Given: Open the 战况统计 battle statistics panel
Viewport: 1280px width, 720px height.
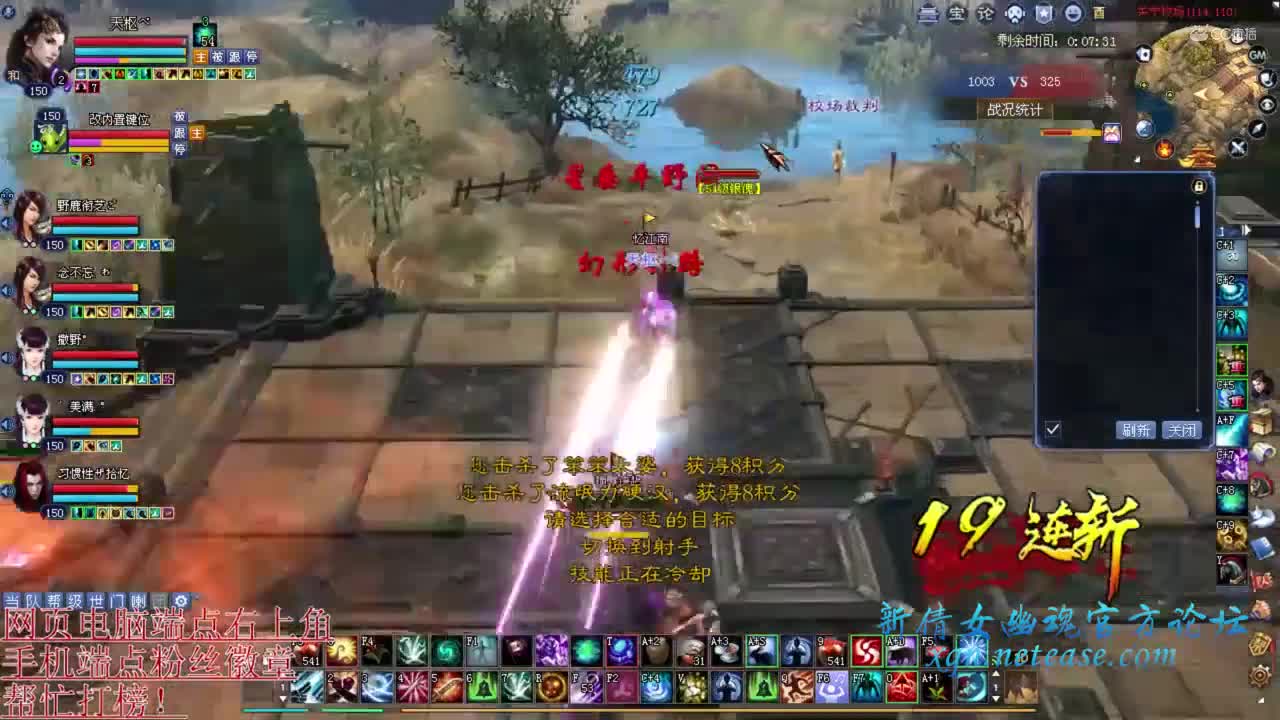Looking at the screenshot, I should [x=1015, y=111].
